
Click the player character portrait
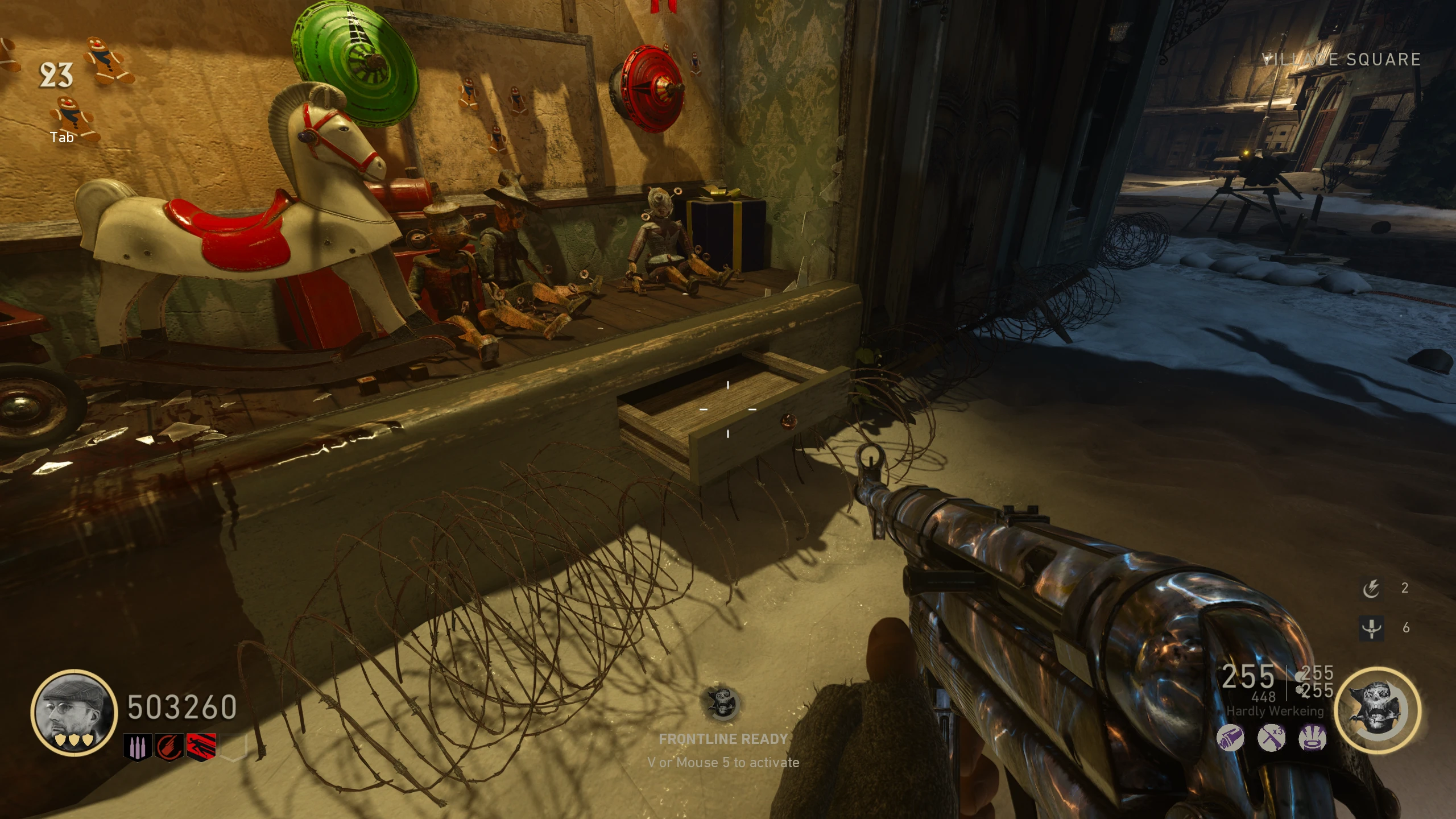coord(74,712)
